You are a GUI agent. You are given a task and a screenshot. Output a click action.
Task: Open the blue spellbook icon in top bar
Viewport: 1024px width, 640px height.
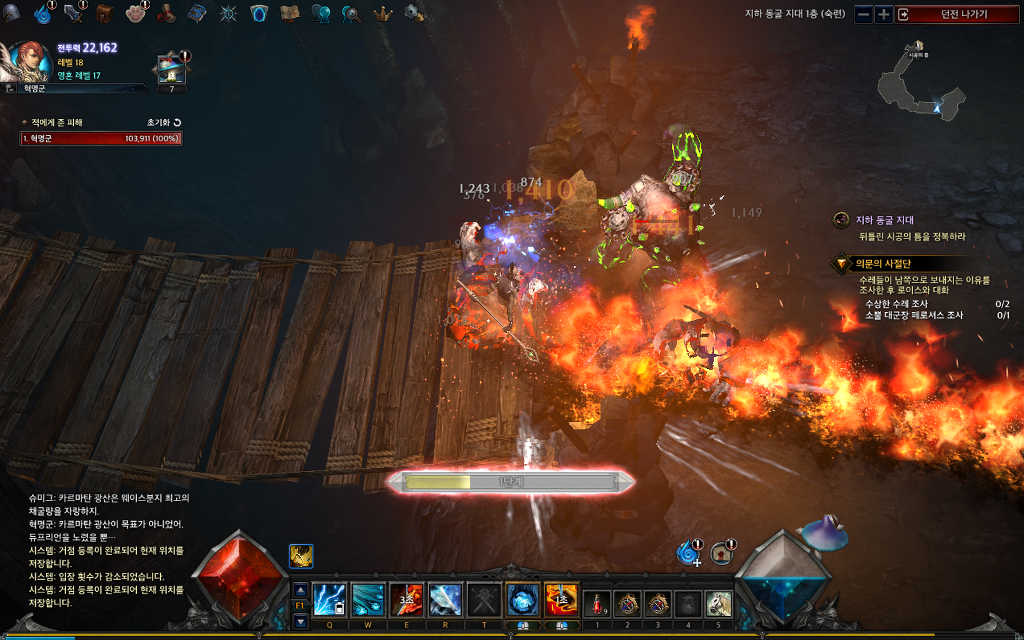[197, 13]
